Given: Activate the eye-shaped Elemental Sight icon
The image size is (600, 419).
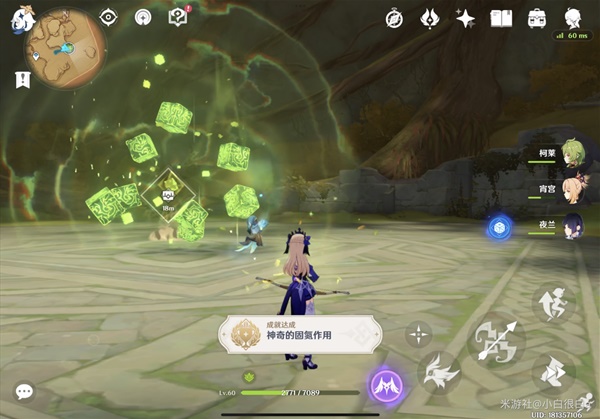Looking at the screenshot, I should click(x=109, y=17).
